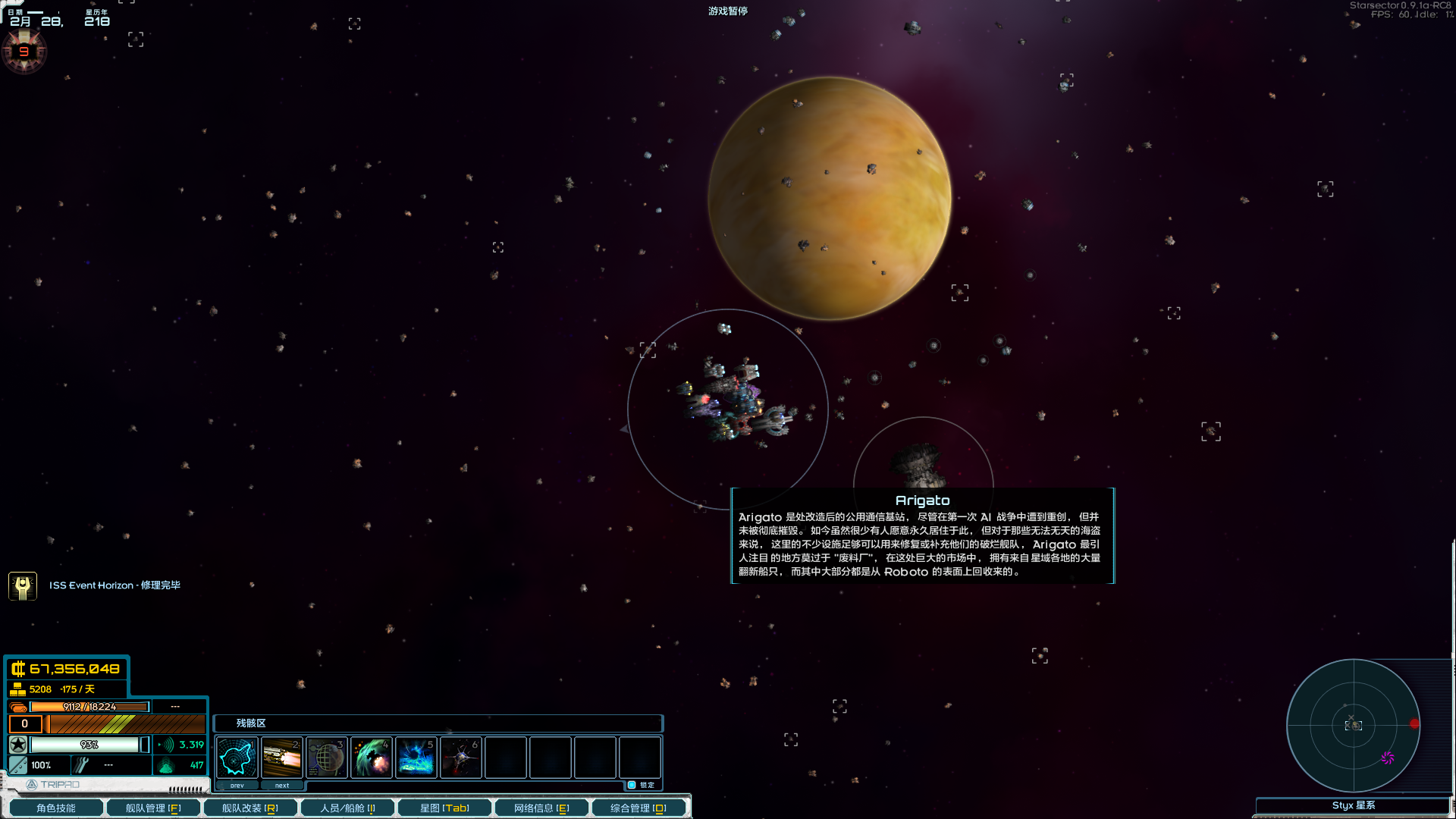Image resolution: width=1456 pixels, height=819 pixels.
Task: Open 舰队管理 fleet management
Action: tap(153, 808)
